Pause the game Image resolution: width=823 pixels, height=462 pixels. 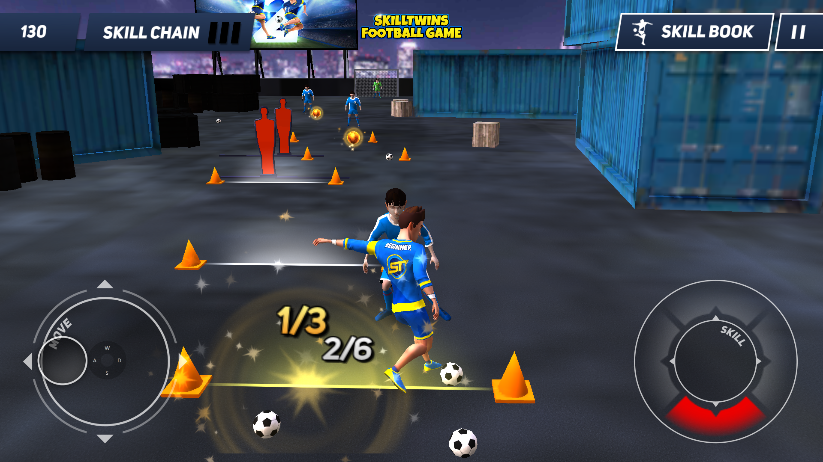(x=798, y=31)
